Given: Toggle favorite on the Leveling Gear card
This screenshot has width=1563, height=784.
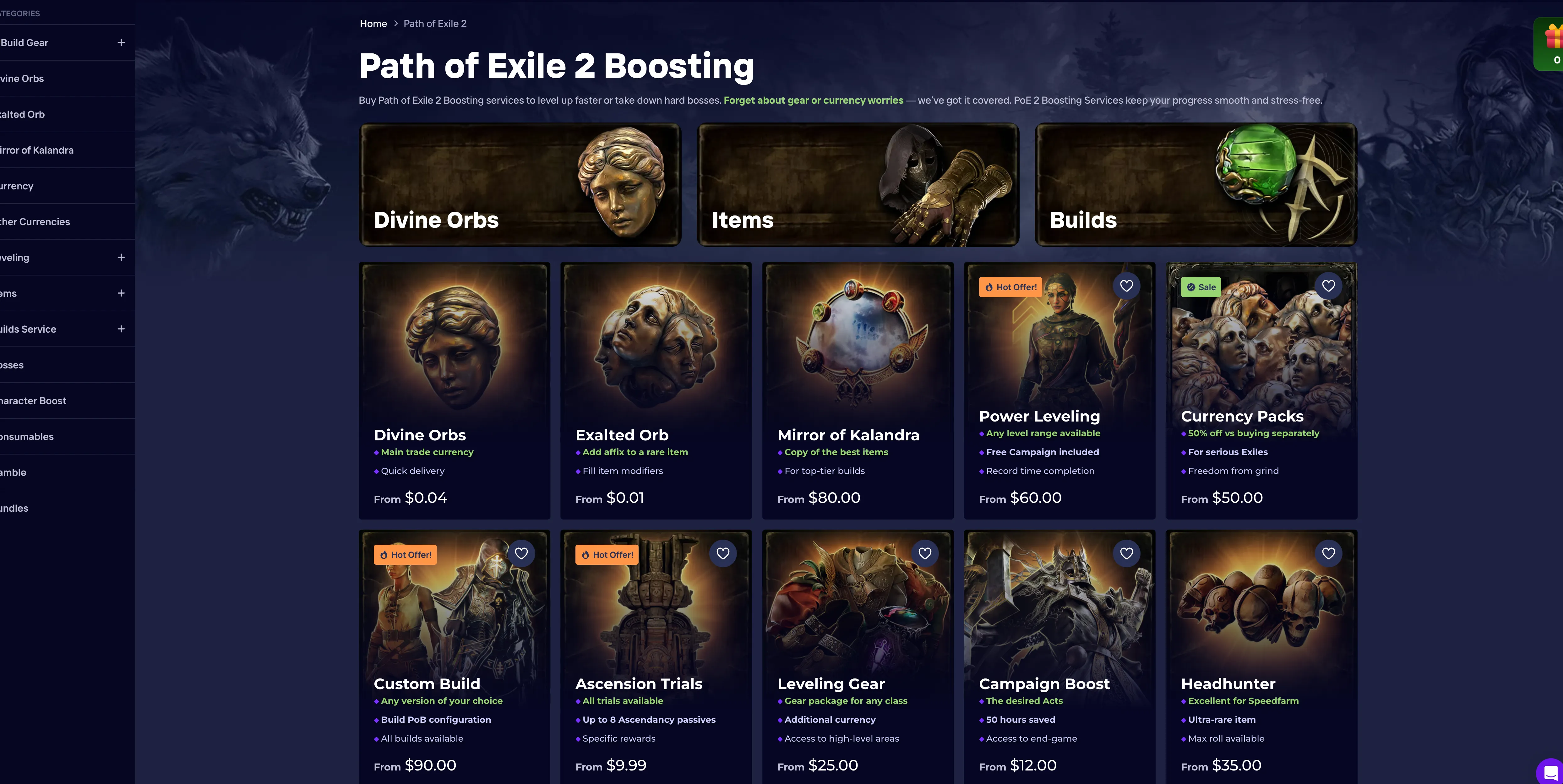Looking at the screenshot, I should coord(925,553).
